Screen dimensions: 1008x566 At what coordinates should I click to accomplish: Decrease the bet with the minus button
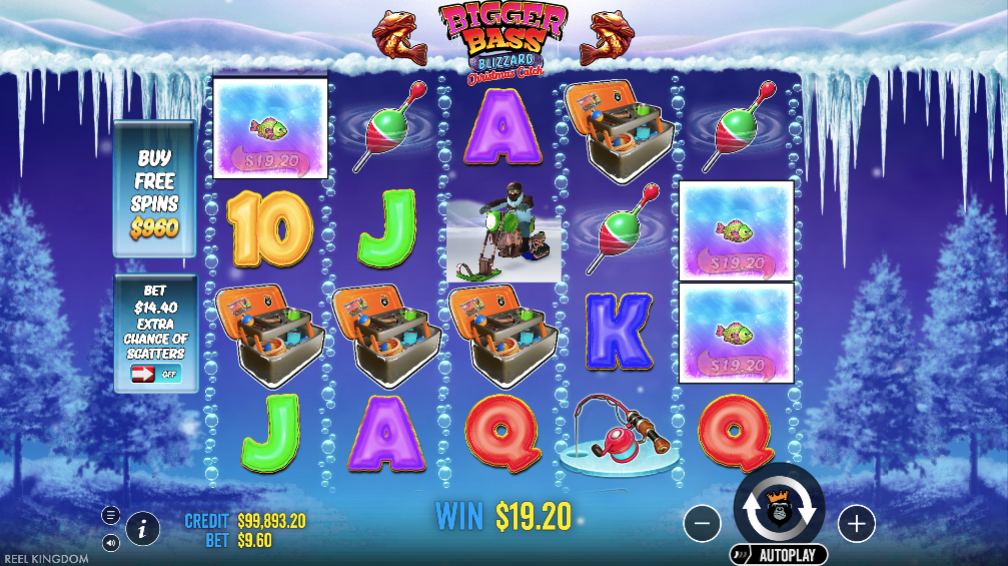[703, 522]
